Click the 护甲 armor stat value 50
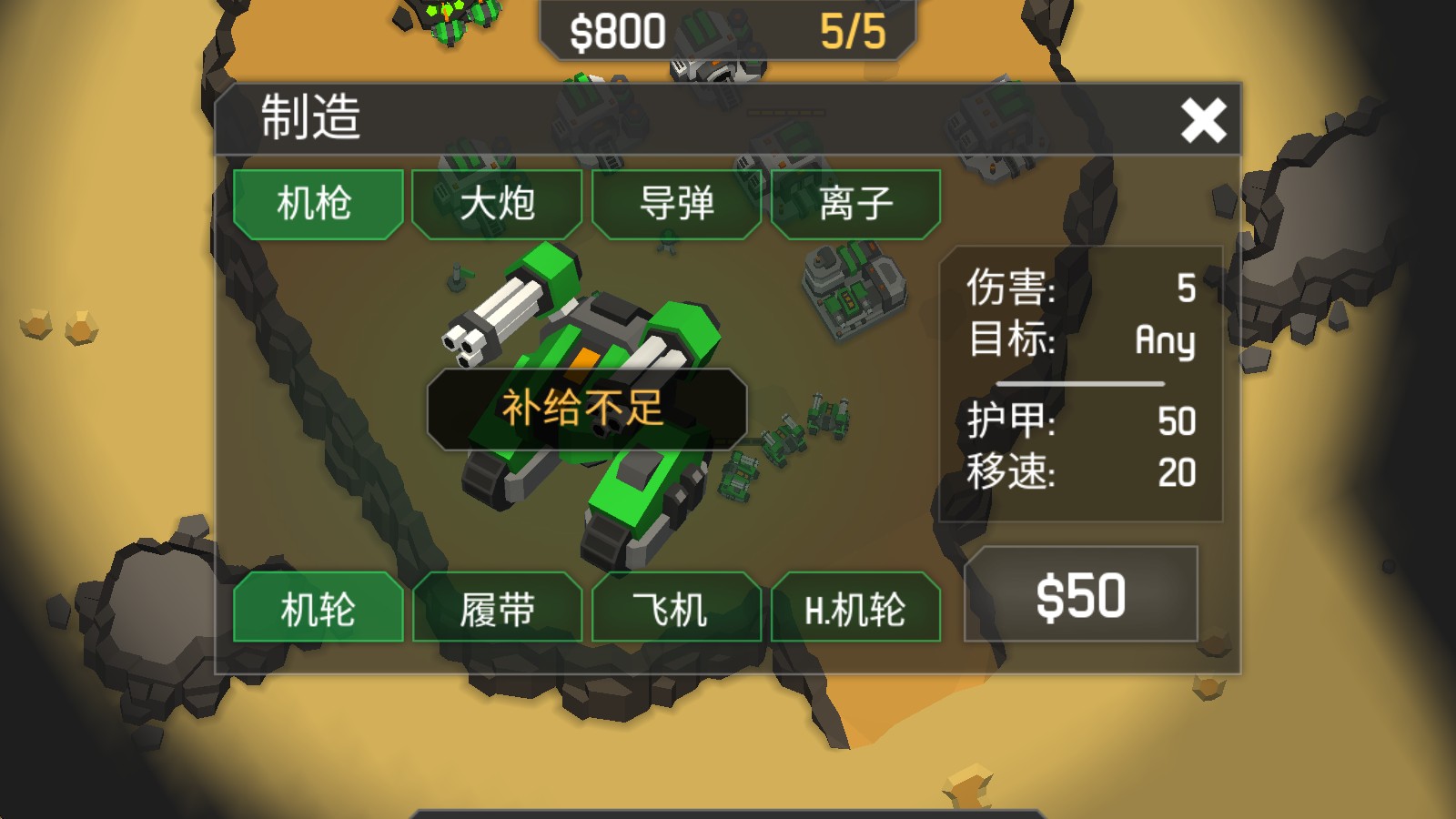Image resolution: width=1456 pixels, height=819 pixels. (1178, 420)
